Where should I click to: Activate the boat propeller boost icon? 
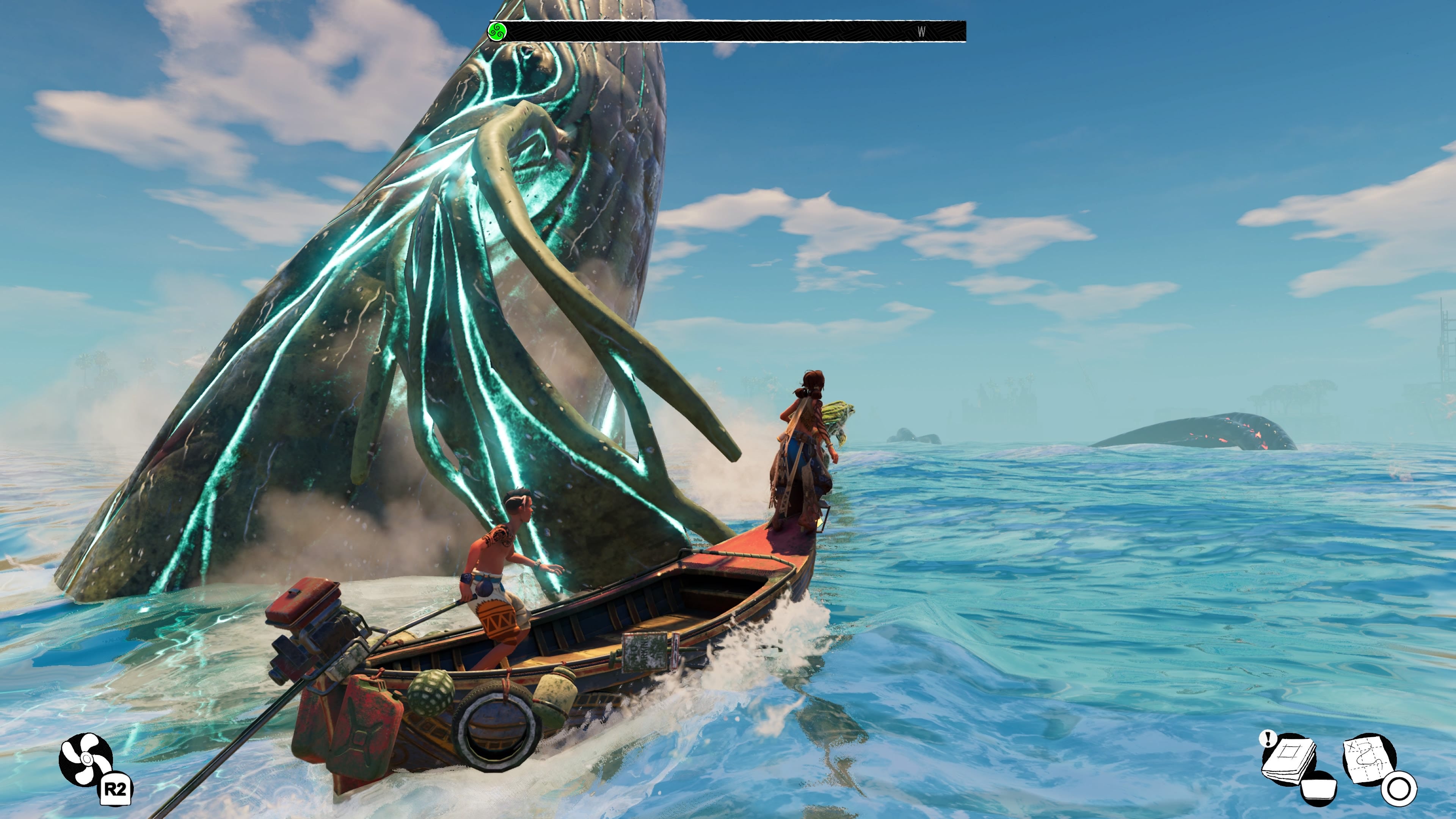tap(86, 759)
